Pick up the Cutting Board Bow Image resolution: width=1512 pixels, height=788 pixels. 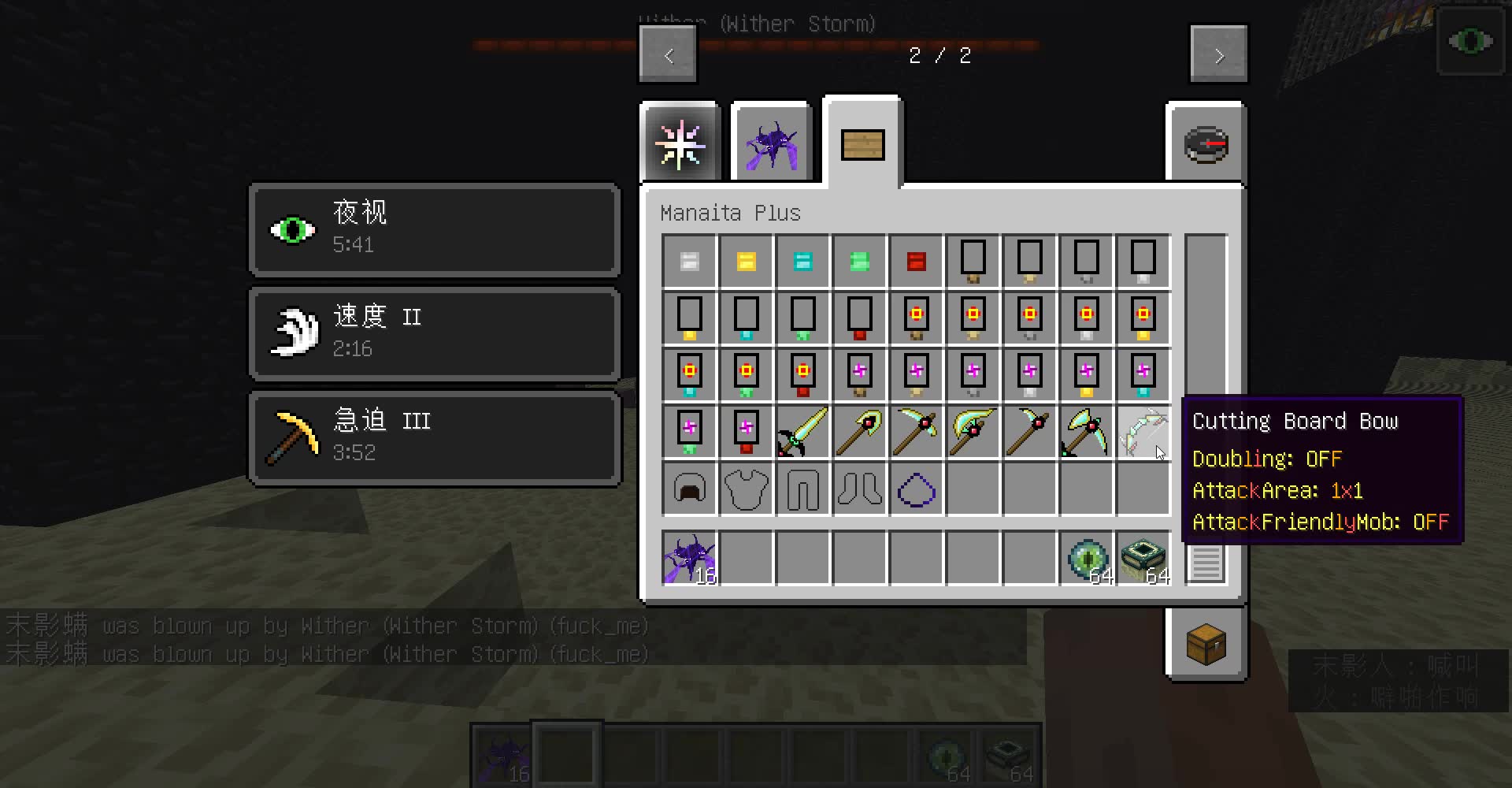pyautogui.click(x=1143, y=432)
